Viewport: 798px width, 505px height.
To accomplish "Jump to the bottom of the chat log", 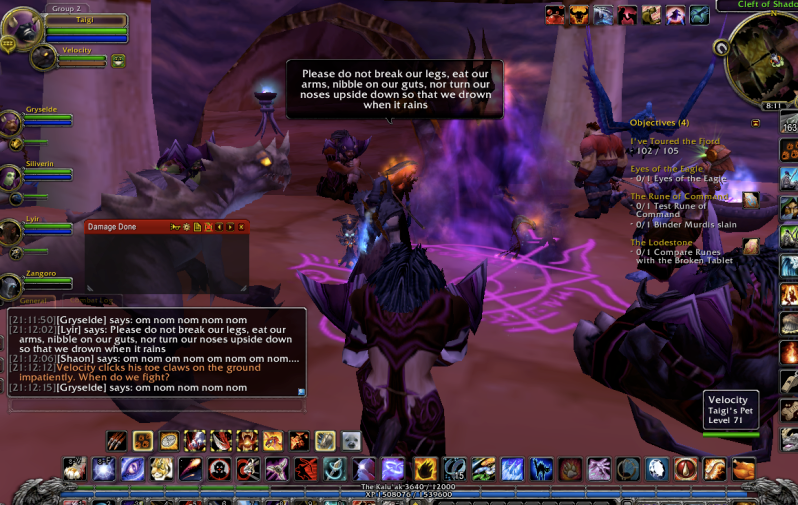I will [301, 392].
